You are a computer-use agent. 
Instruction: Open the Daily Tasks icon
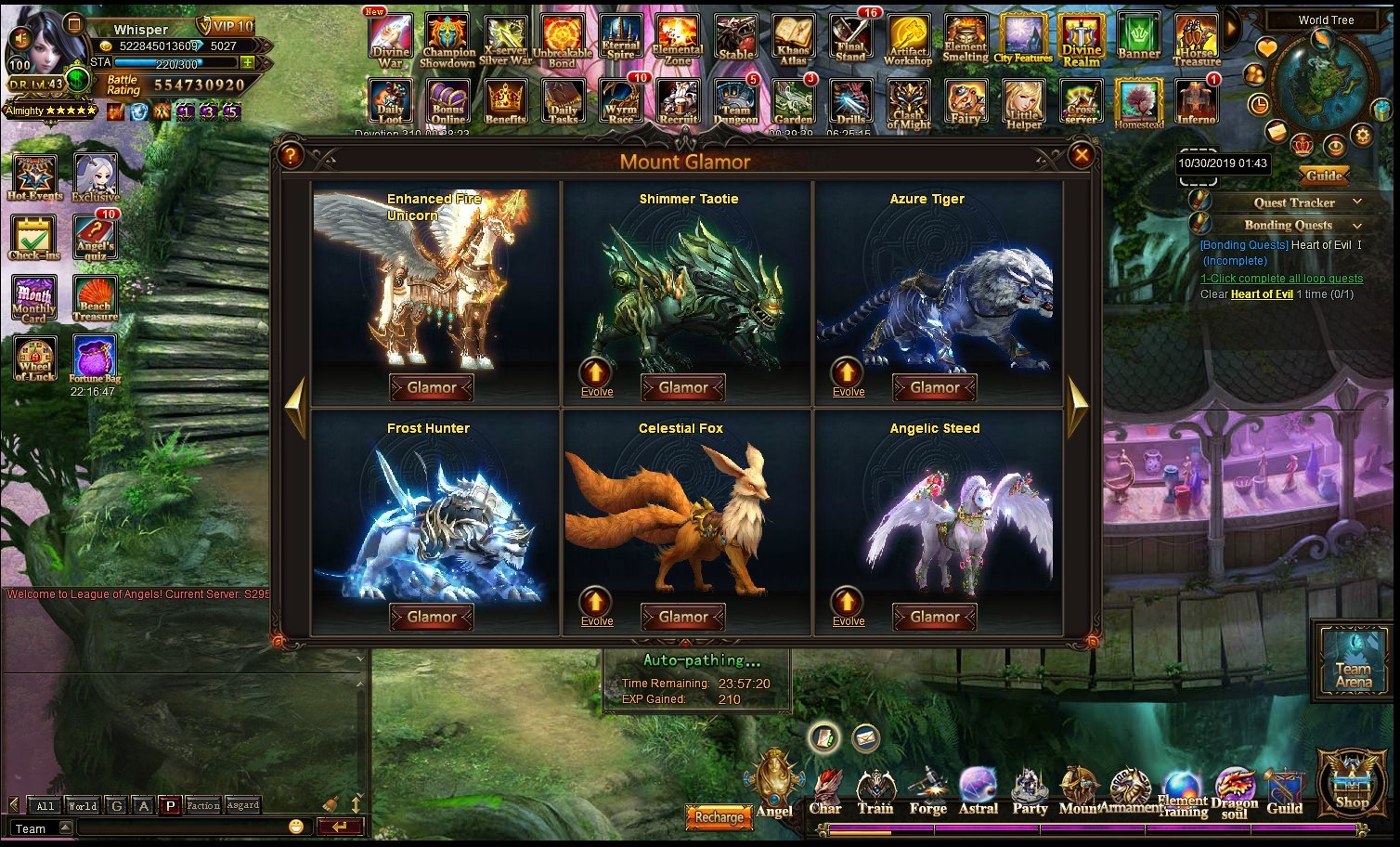coord(563,102)
